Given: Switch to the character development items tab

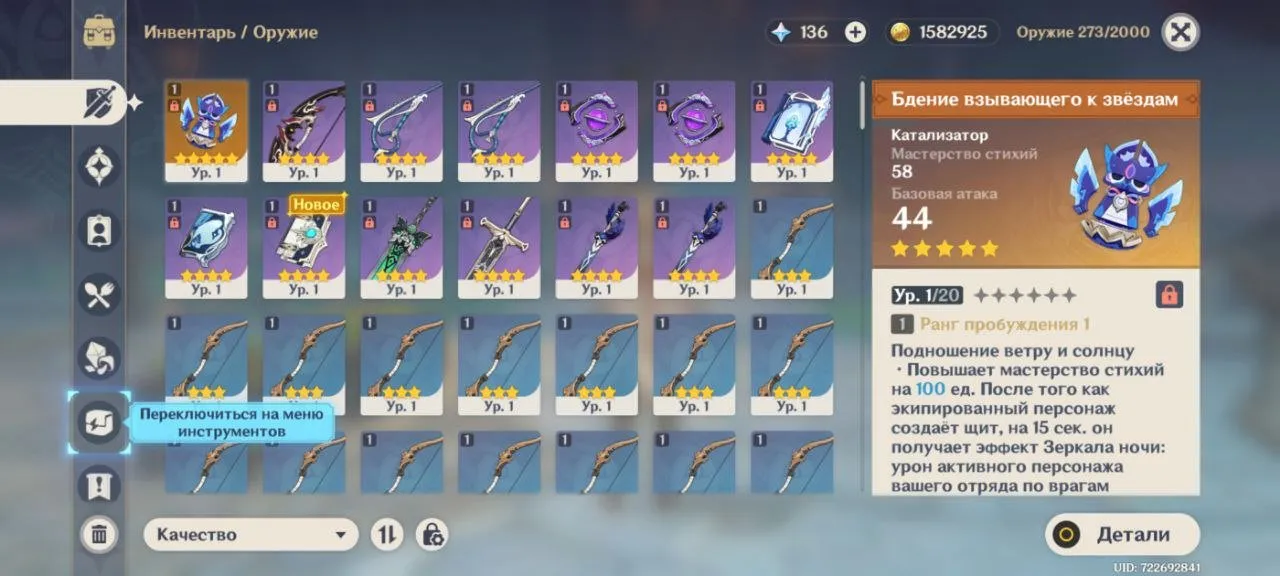Looking at the screenshot, I should click(x=99, y=230).
